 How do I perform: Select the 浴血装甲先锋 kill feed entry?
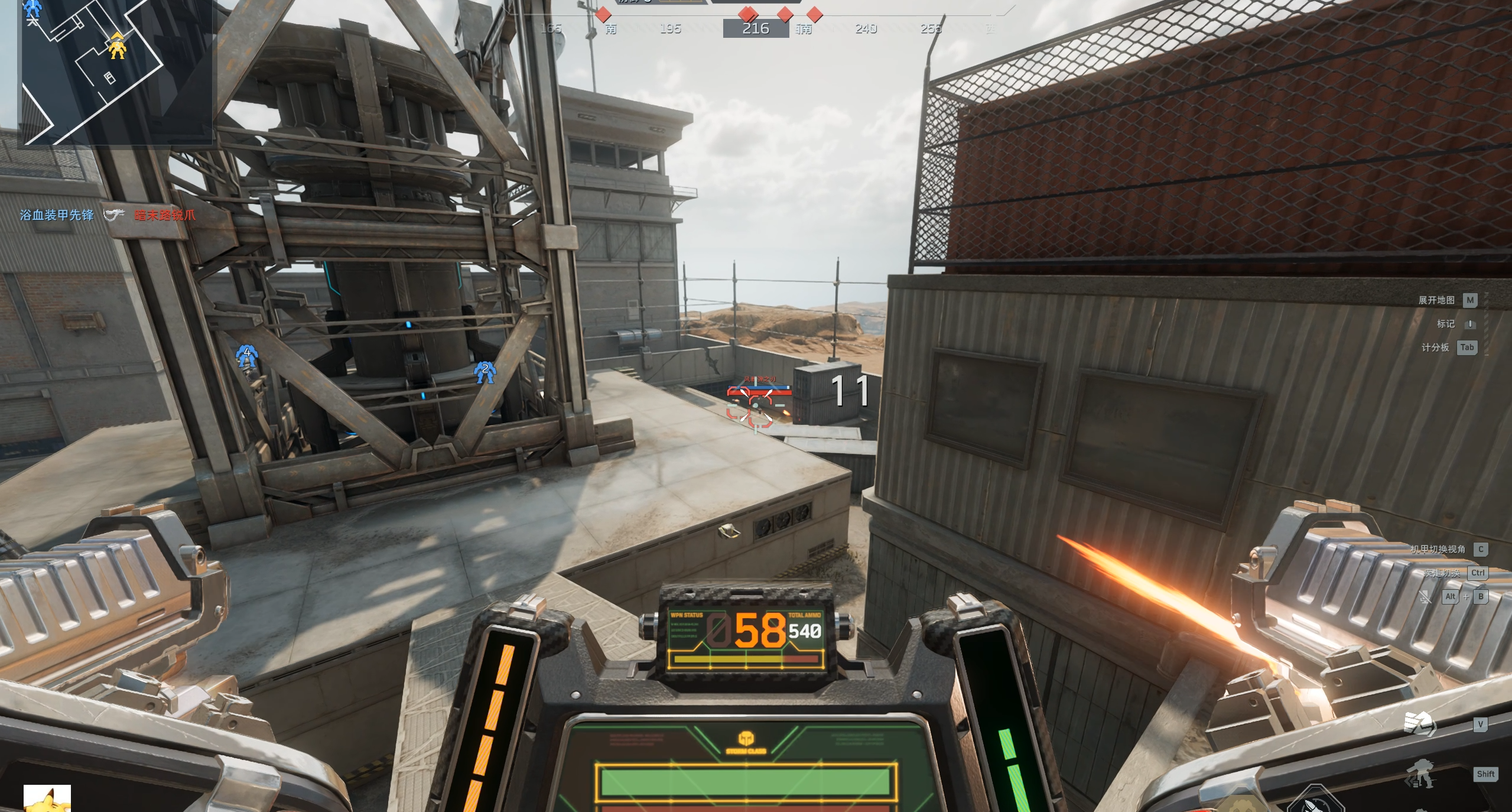(x=57, y=215)
